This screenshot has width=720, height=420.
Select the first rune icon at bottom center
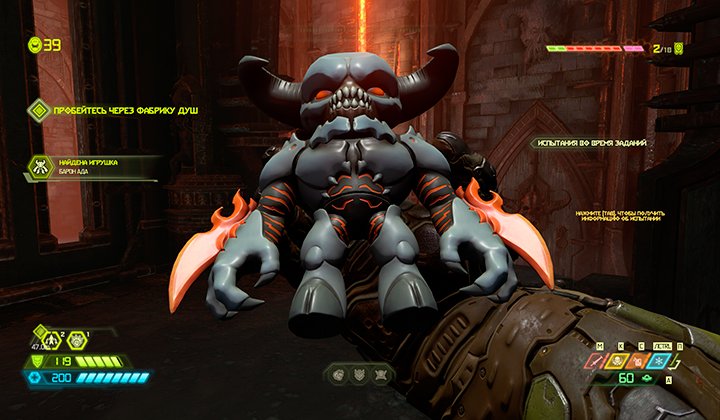click(336, 376)
